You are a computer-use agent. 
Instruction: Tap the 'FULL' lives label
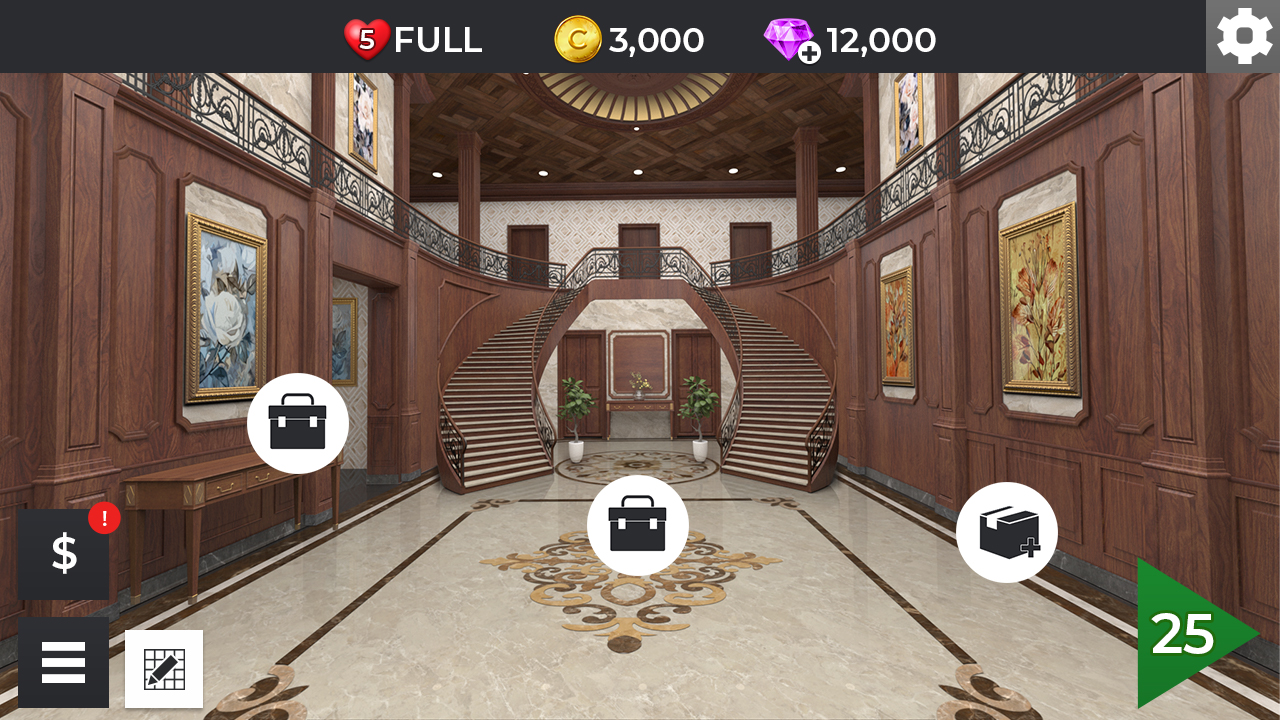coord(437,39)
